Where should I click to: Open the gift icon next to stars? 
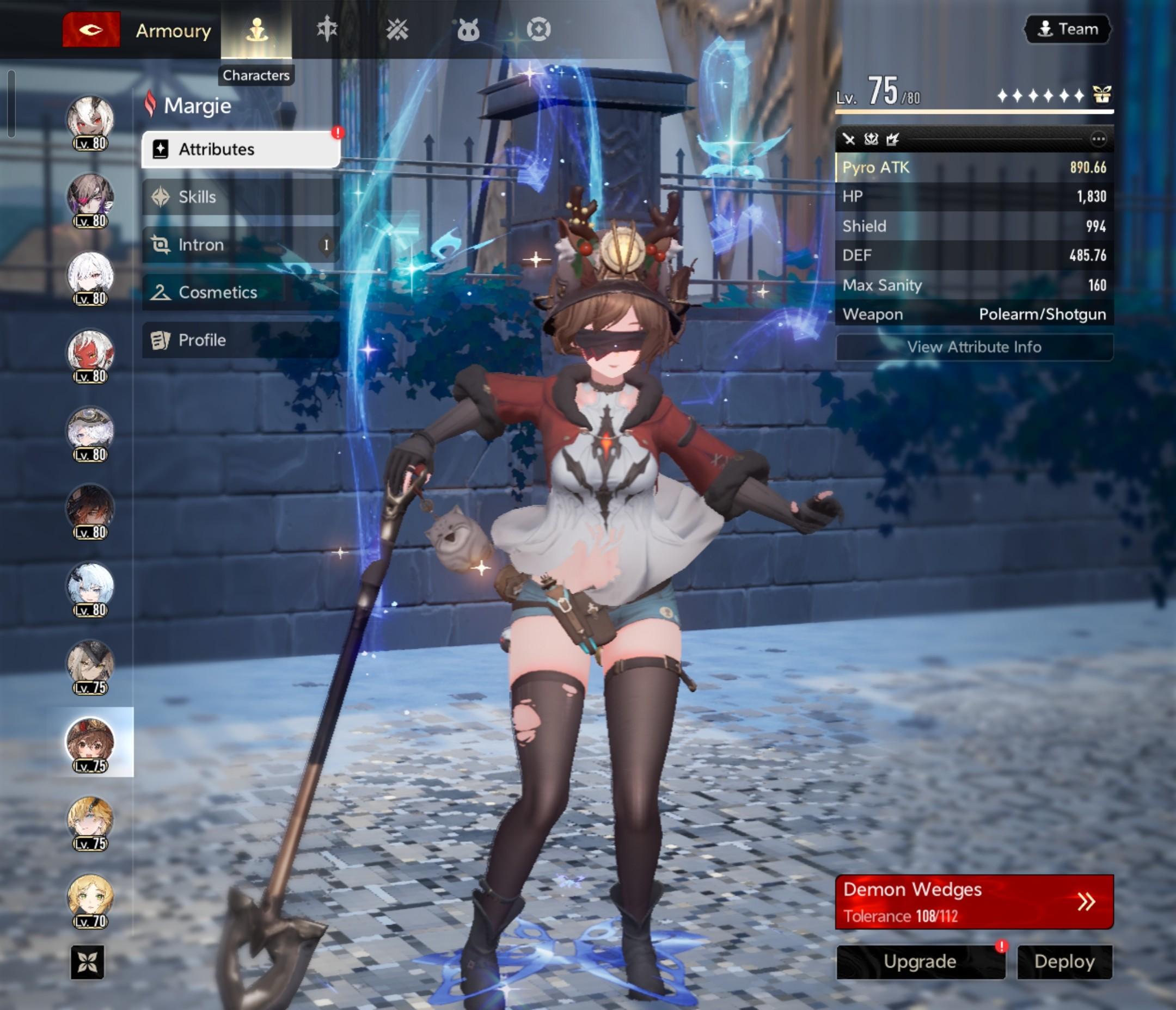point(1101,95)
